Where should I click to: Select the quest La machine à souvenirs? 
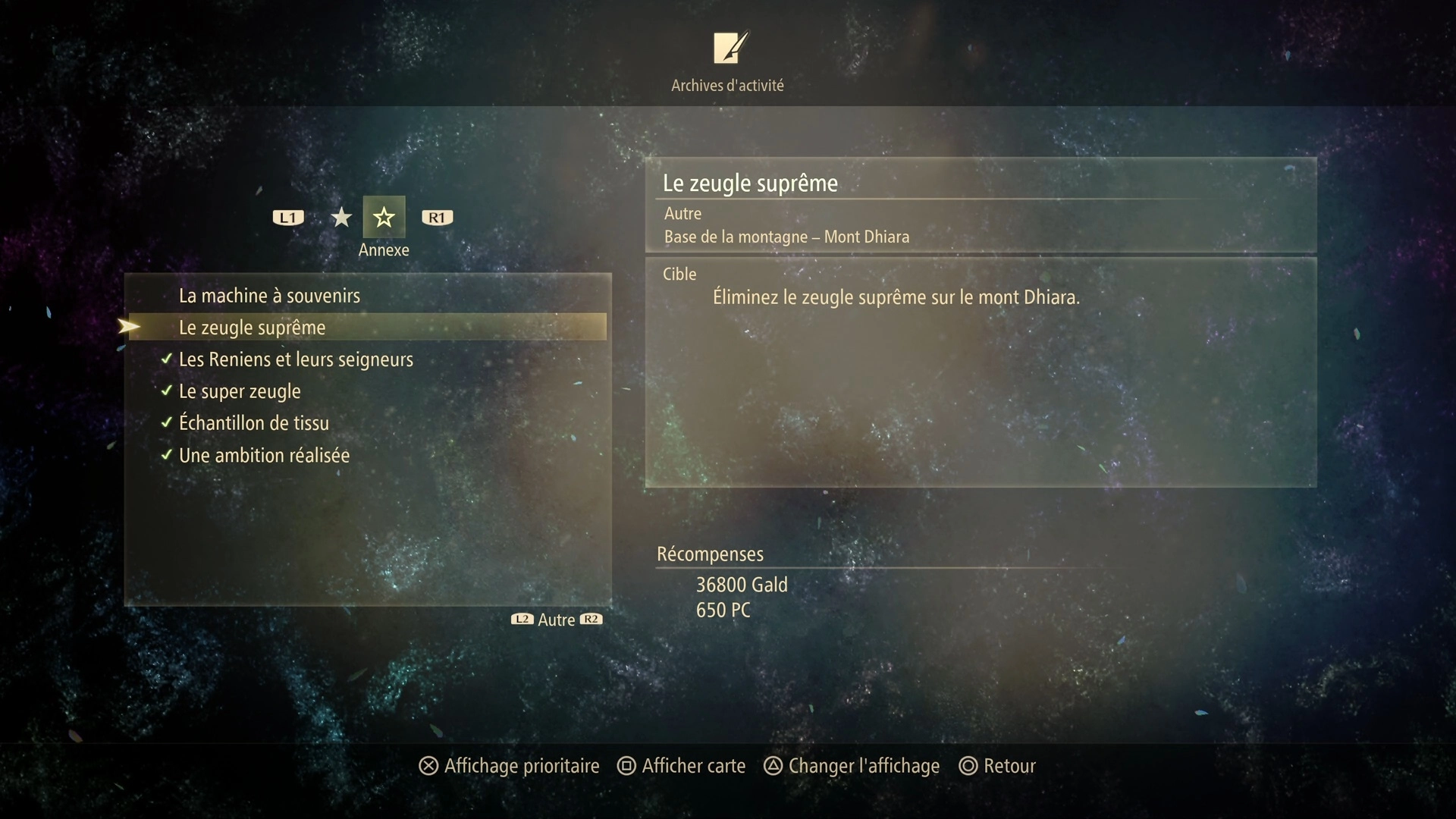(269, 296)
